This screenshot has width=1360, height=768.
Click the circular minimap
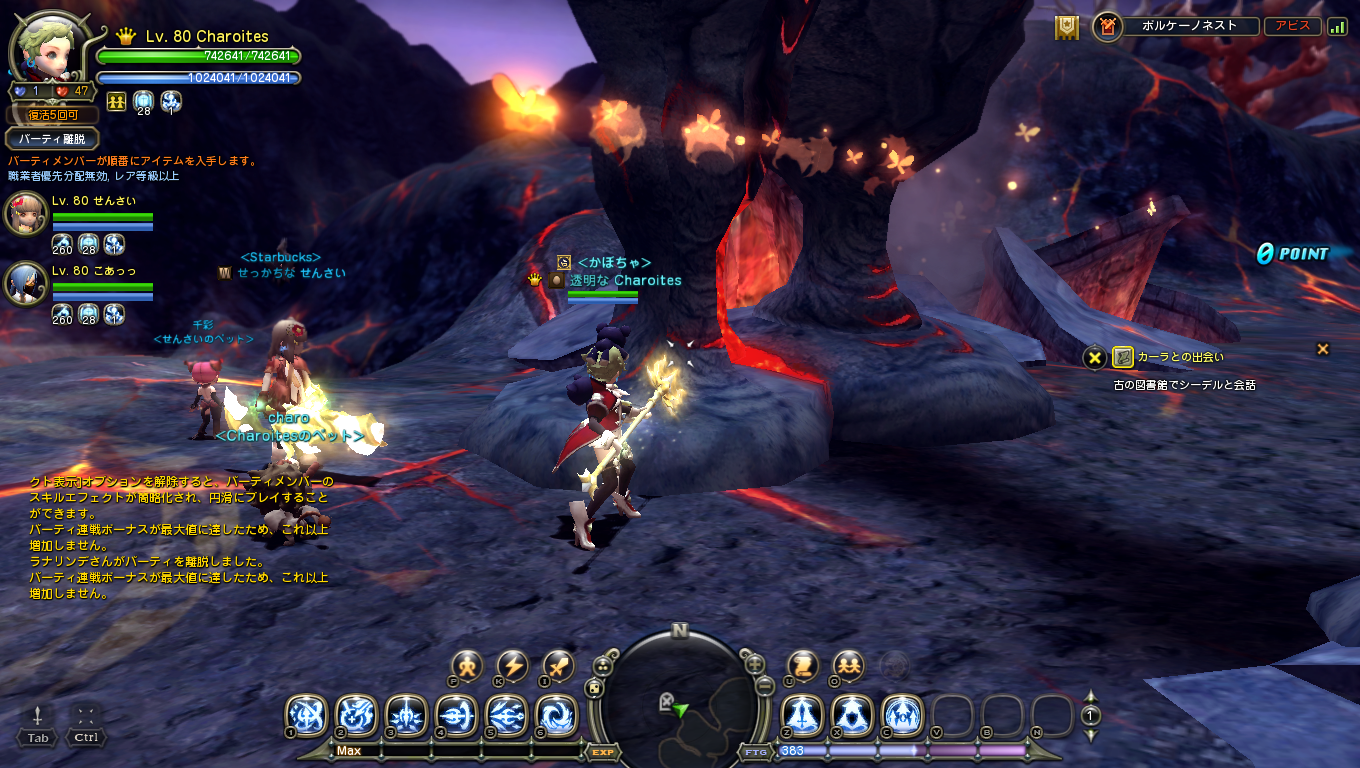[x=680, y=700]
